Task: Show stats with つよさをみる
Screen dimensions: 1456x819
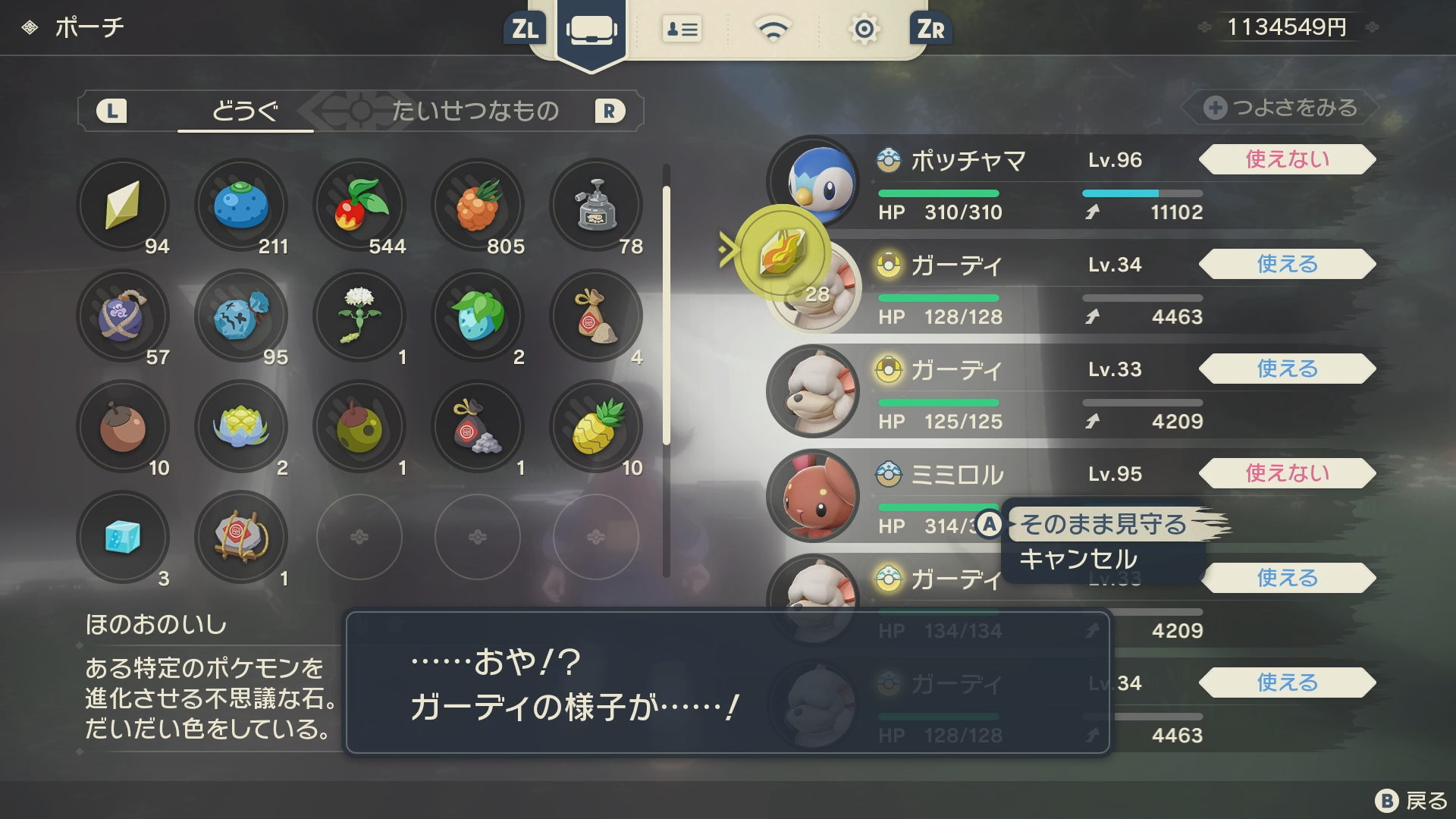Action: tap(1282, 108)
